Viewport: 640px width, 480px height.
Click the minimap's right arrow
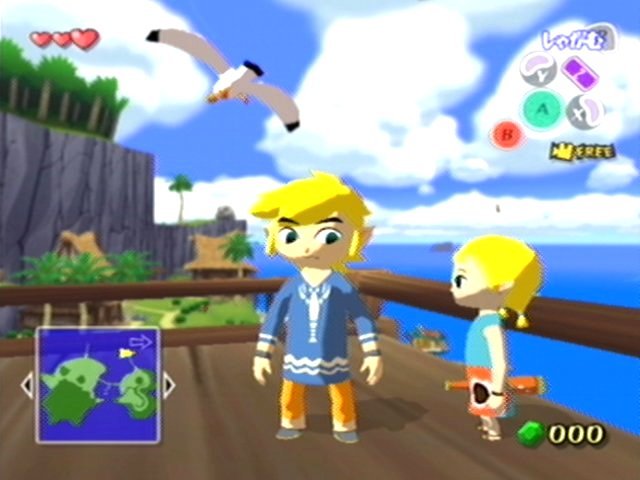pos(169,385)
